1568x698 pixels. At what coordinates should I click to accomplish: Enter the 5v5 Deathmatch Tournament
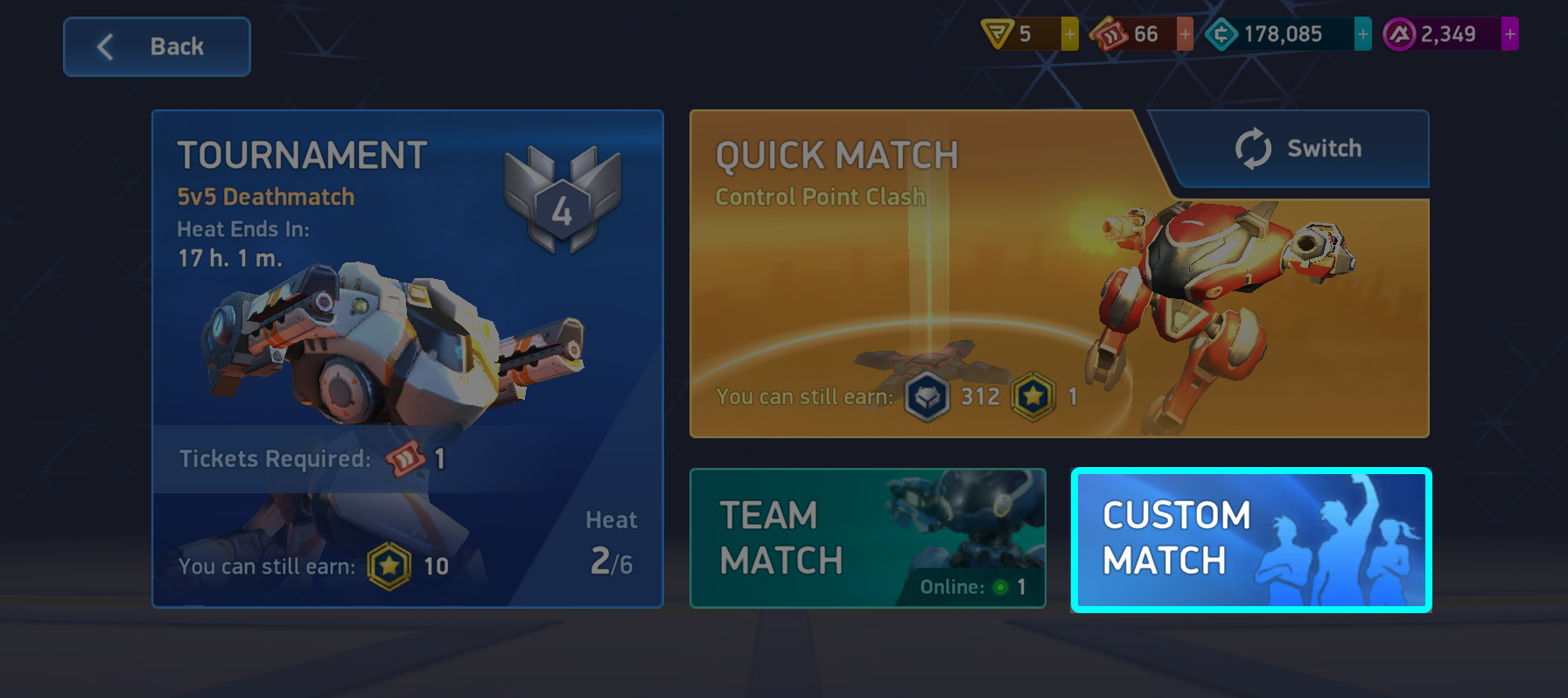[408, 359]
